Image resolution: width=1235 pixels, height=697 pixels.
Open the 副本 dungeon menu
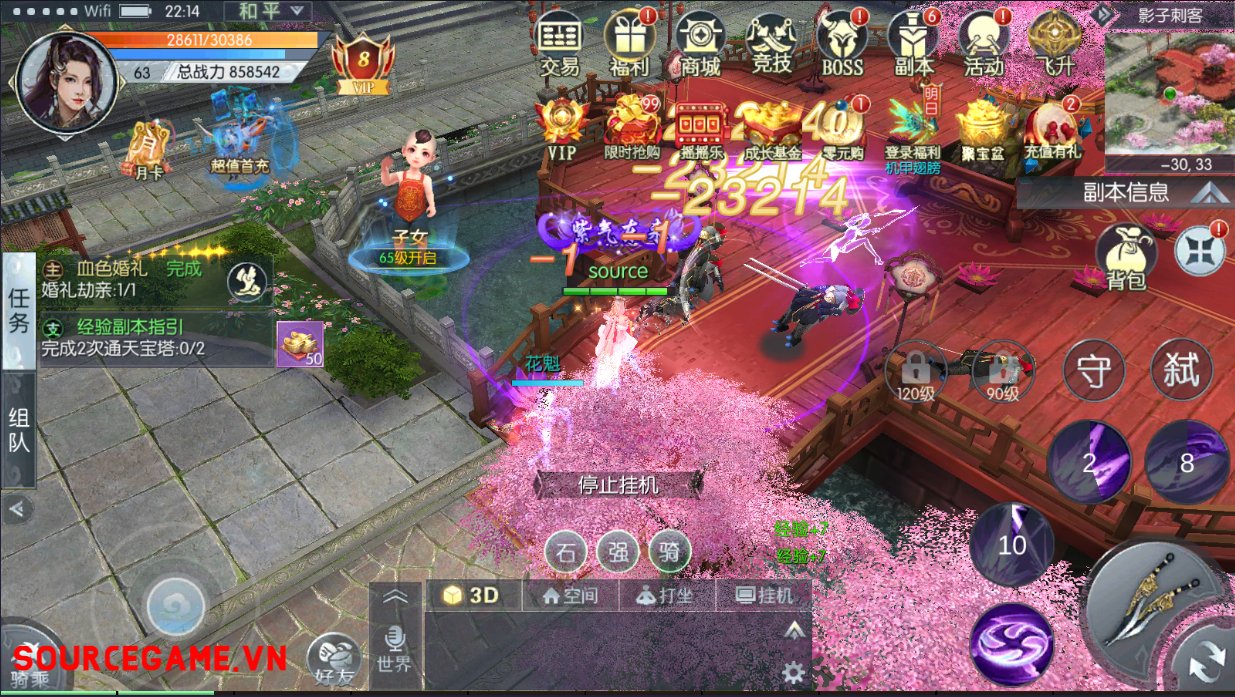coord(913,45)
